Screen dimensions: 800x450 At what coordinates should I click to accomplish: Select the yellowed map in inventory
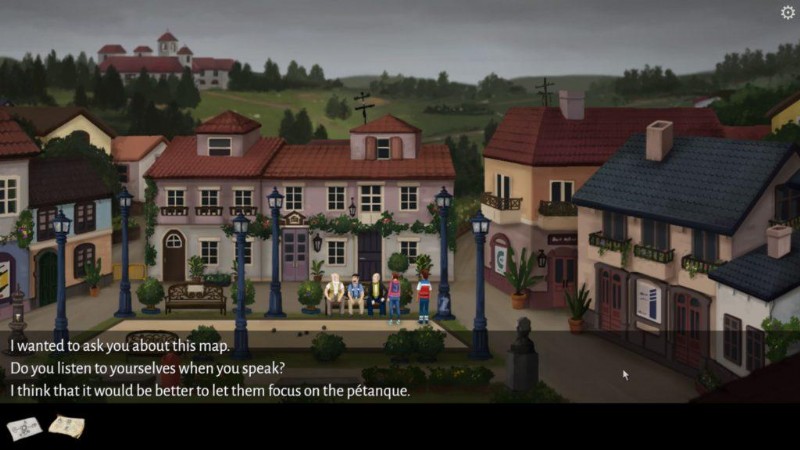pyautogui.click(x=66, y=427)
